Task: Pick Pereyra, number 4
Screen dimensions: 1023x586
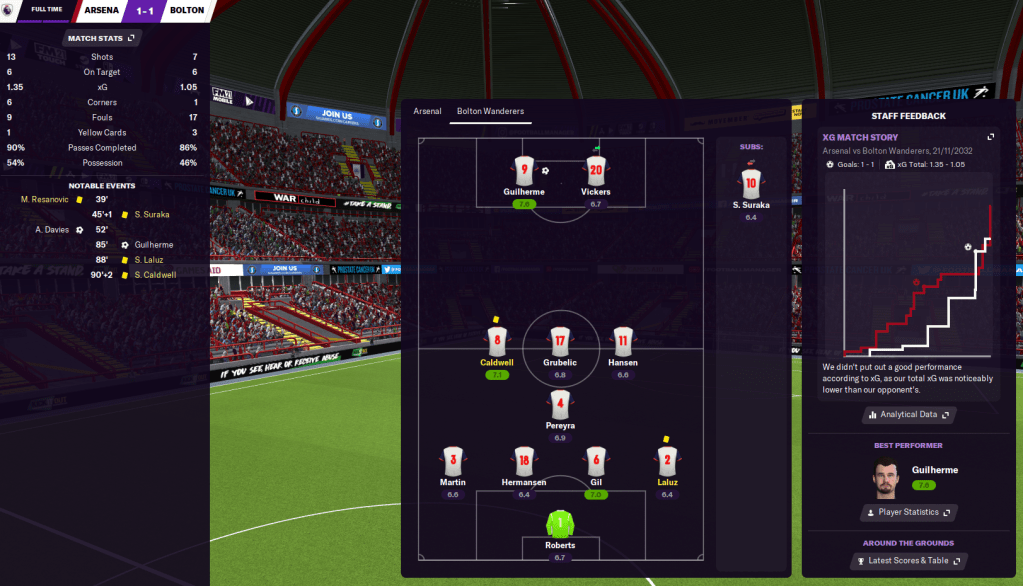Action: pyautogui.click(x=560, y=405)
